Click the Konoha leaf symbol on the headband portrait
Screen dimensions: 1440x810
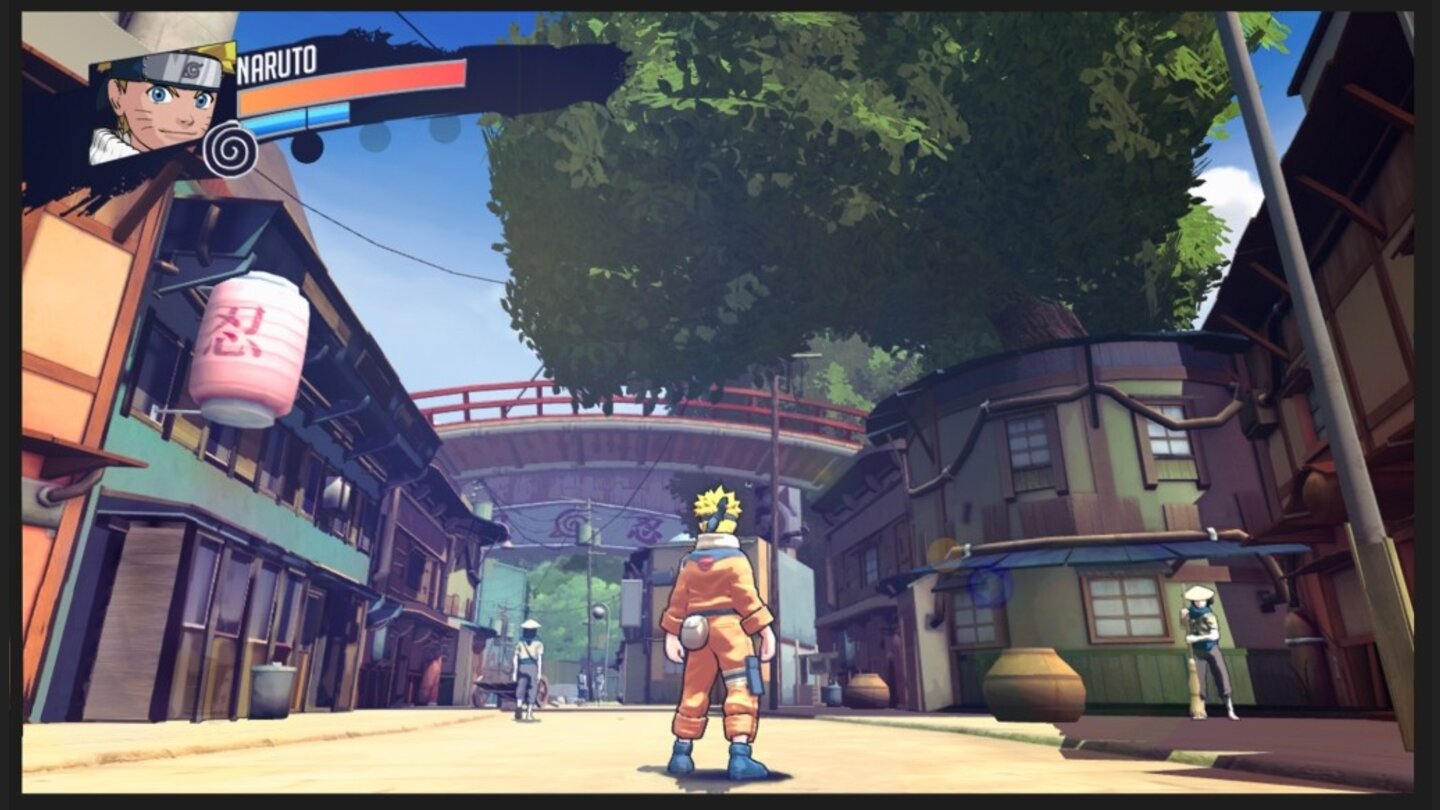190,70
